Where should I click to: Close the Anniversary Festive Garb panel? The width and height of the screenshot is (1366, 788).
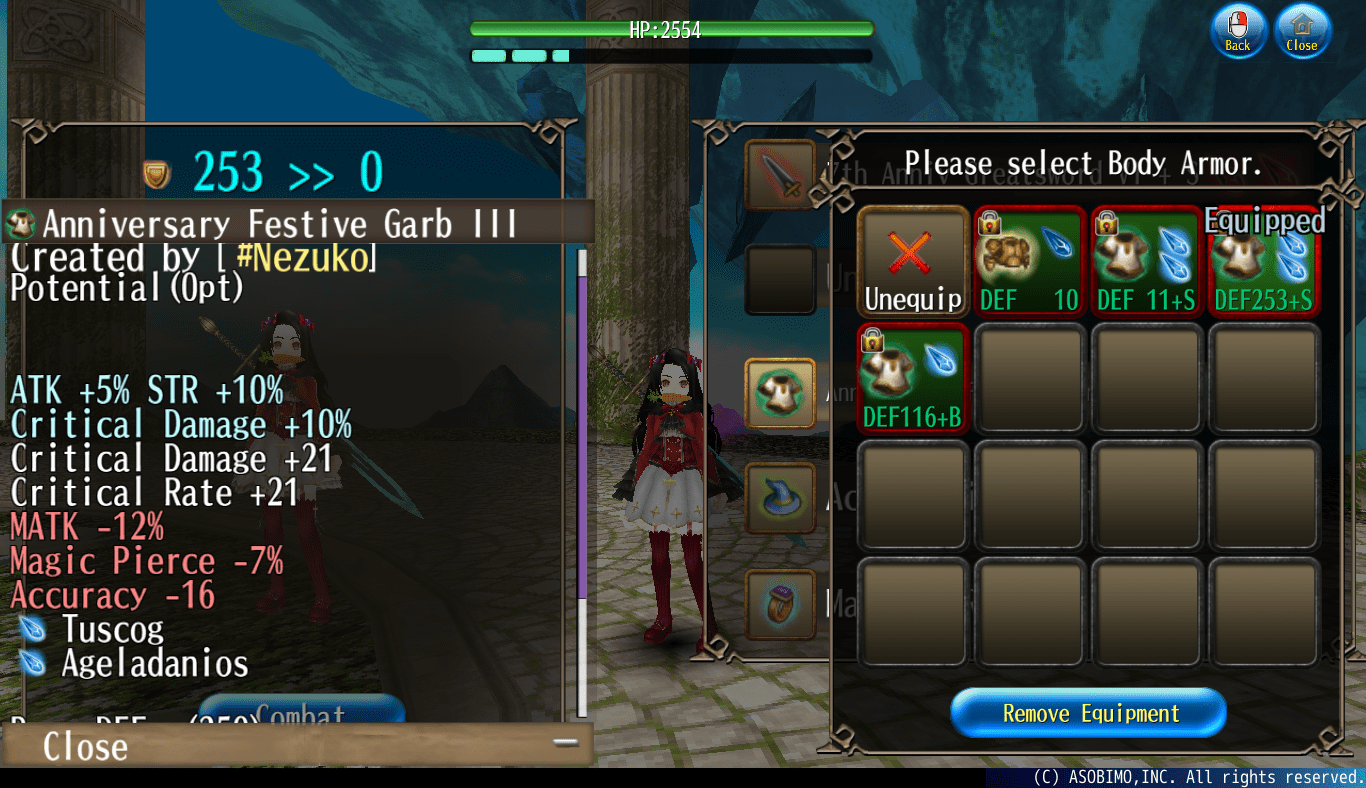83,745
